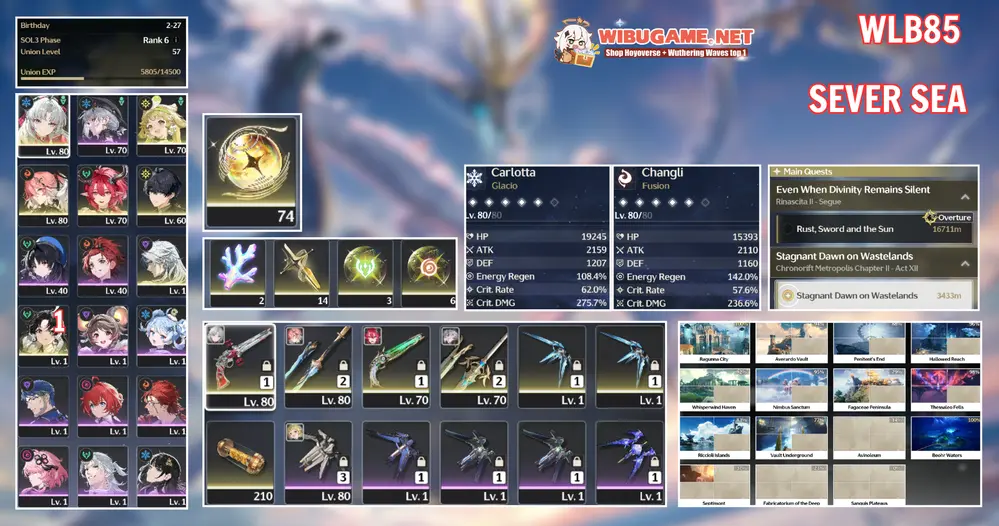Select the golden tube item with 210
Image resolution: width=999 pixels, height=526 pixels.
click(240, 461)
